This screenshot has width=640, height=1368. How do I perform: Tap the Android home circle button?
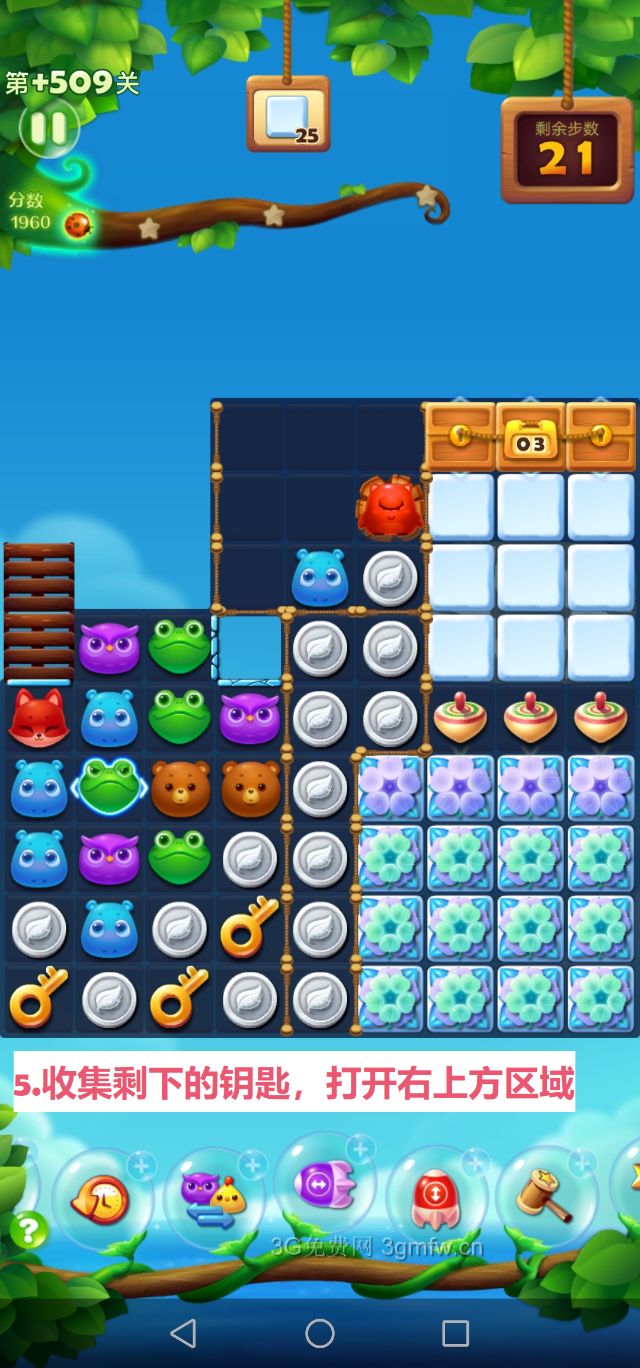(320, 1332)
